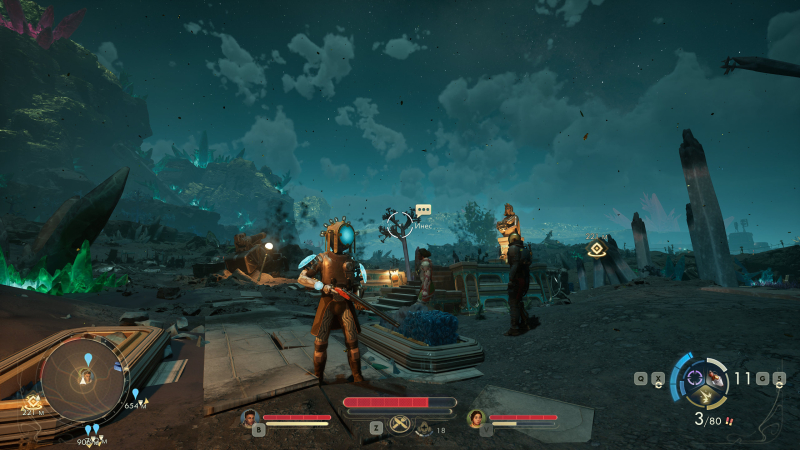The width and height of the screenshot is (800, 450).
Task: Open the circular minimap
Action: pyautogui.click(x=84, y=377)
